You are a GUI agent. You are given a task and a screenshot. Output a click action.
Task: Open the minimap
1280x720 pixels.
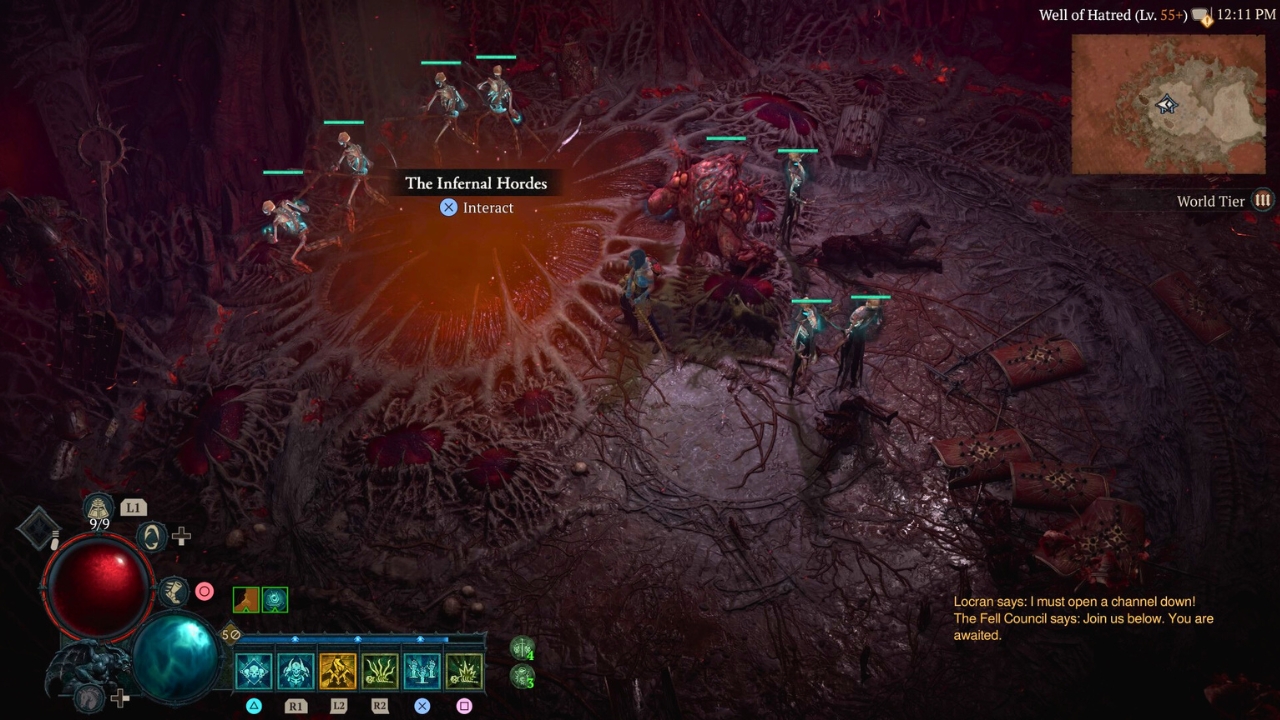click(x=1168, y=104)
